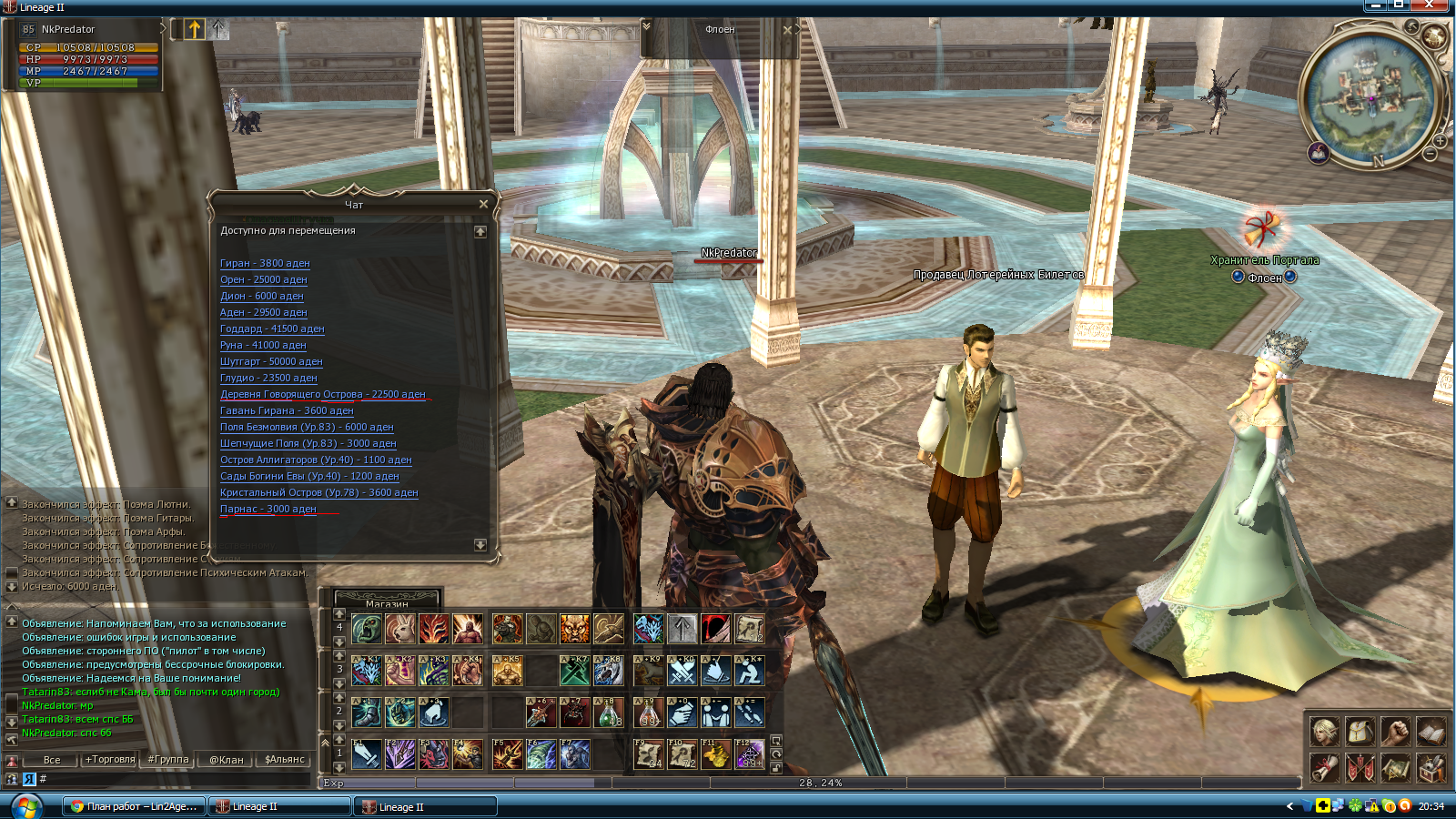
Task: Select Аден - 29500 аден link
Action: click(263, 312)
